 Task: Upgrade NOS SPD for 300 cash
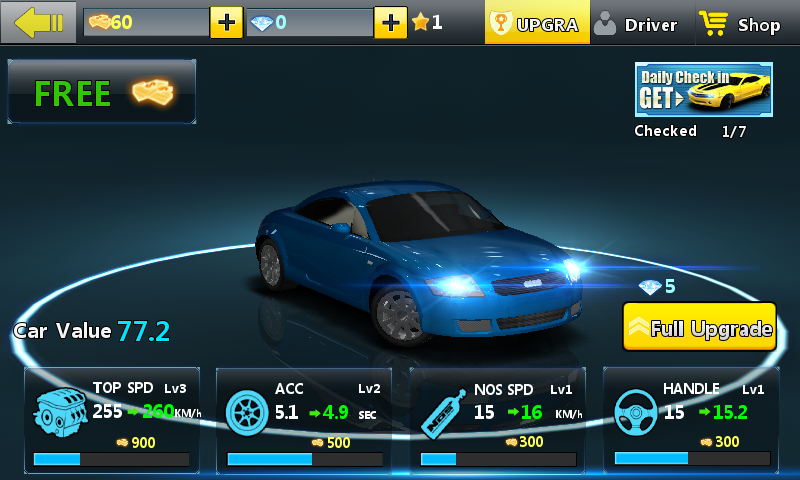[498, 419]
